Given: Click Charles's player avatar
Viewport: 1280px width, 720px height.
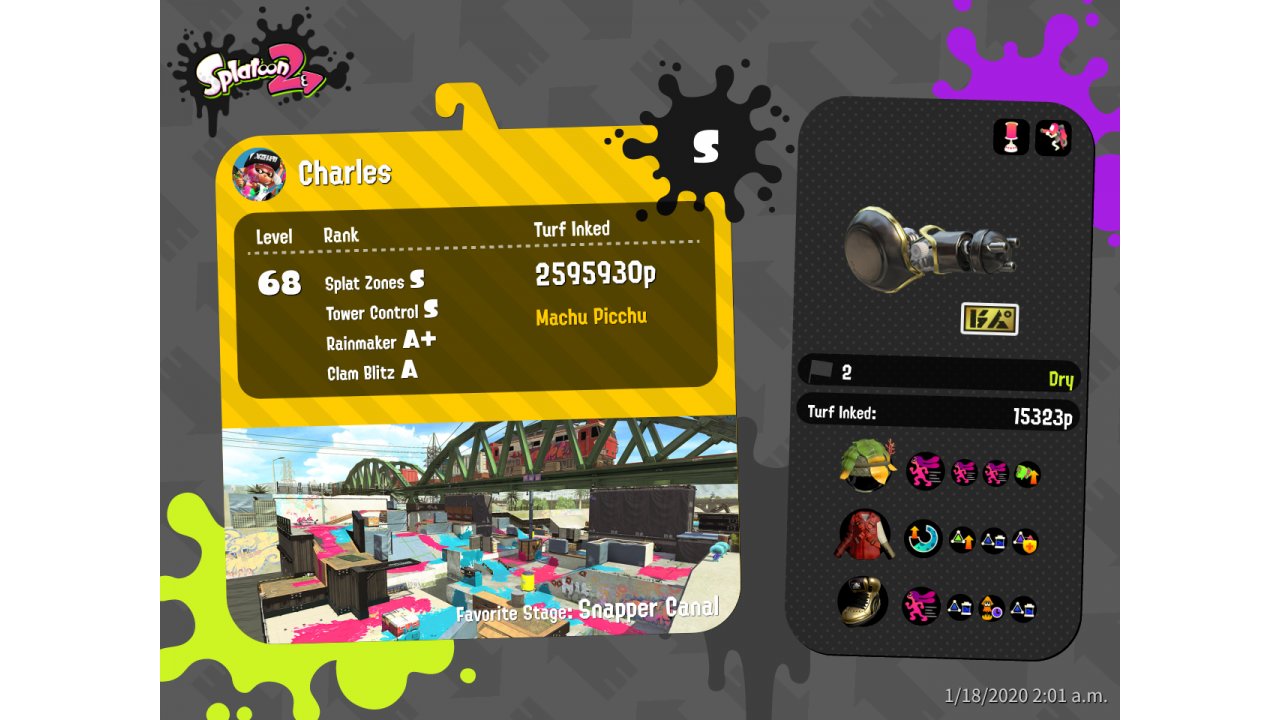Looking at the screenshot, I should [258, 175].
